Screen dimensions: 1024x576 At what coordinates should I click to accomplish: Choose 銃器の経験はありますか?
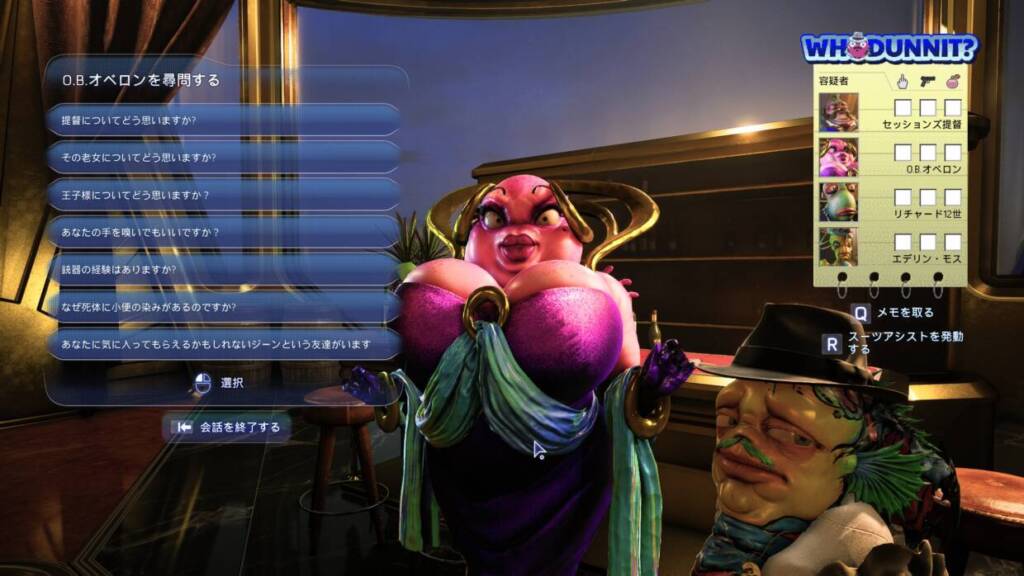coord(223,269)
